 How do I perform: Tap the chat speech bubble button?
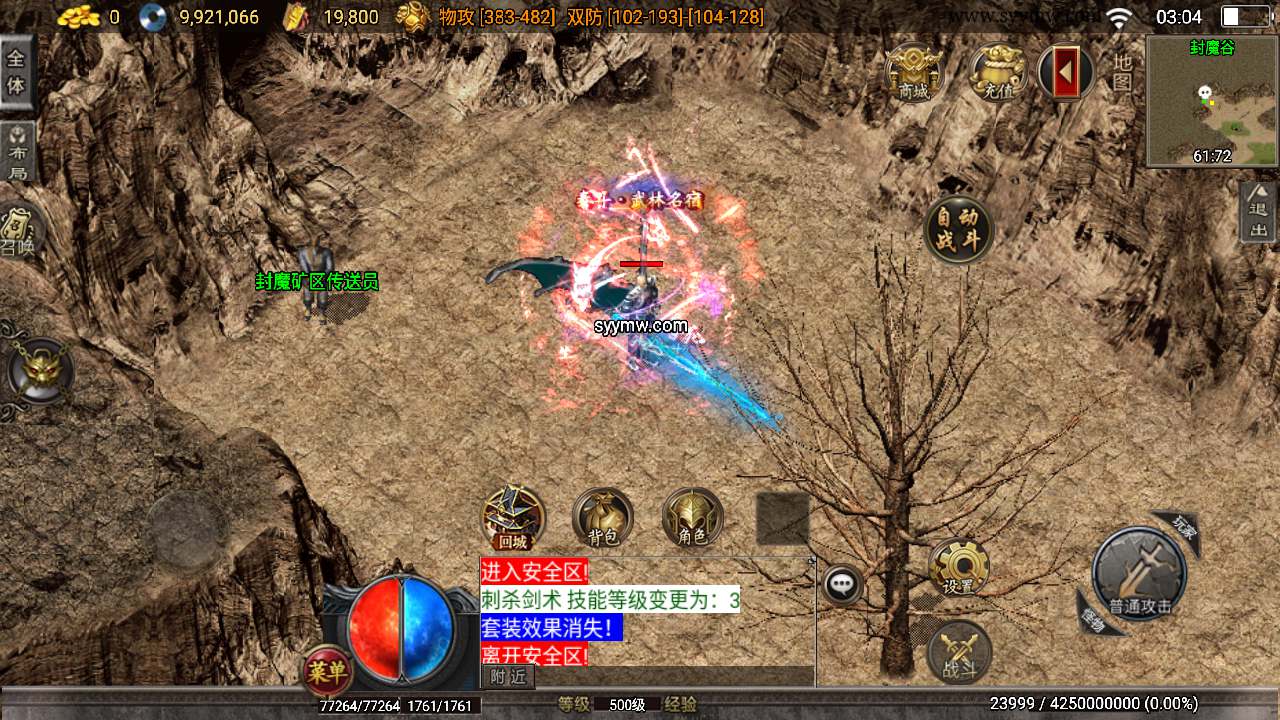843,585
